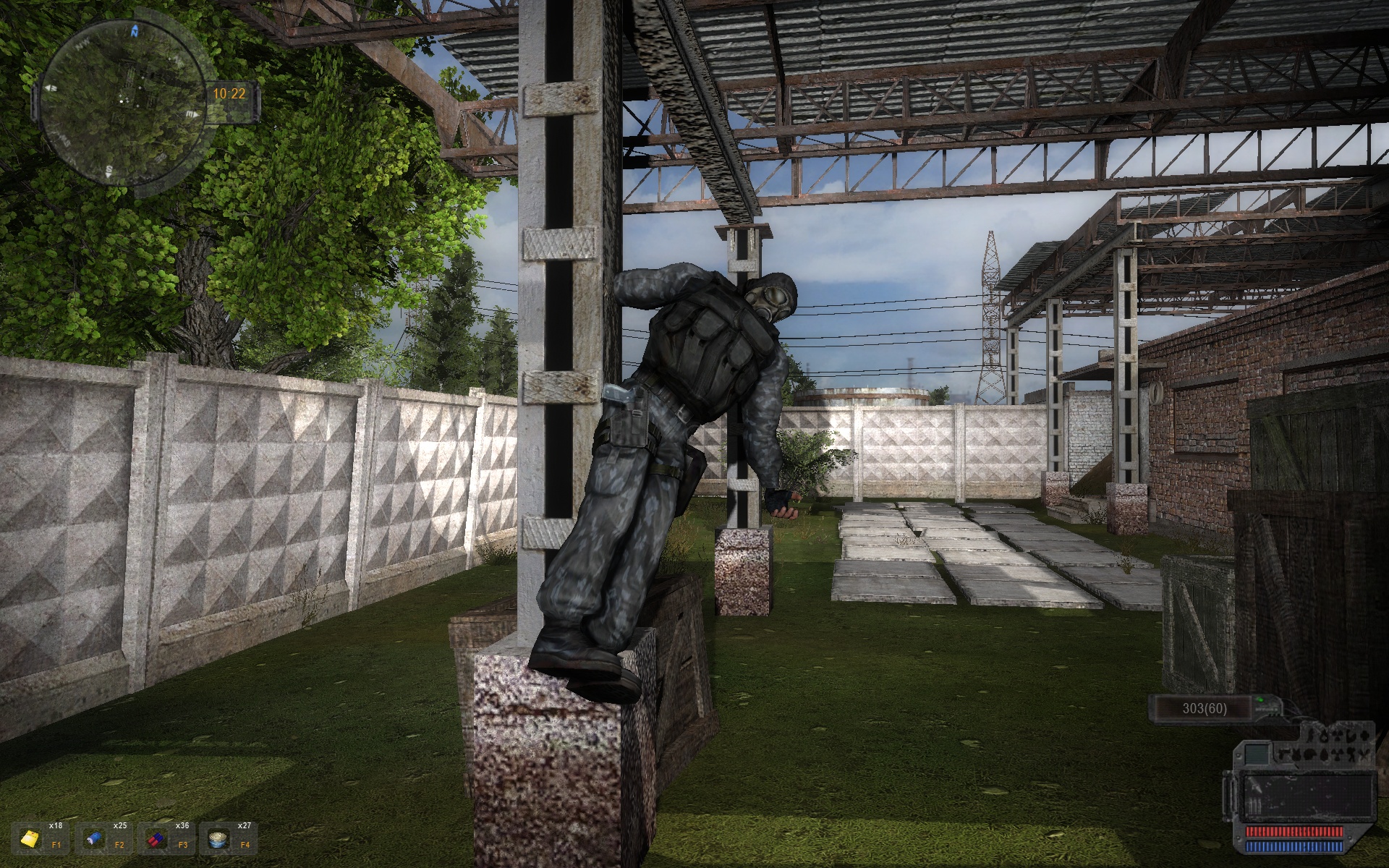Toggle the small screen above the PDA display
This screenshot has width=1389, height=868.
tap(1257, 754)
